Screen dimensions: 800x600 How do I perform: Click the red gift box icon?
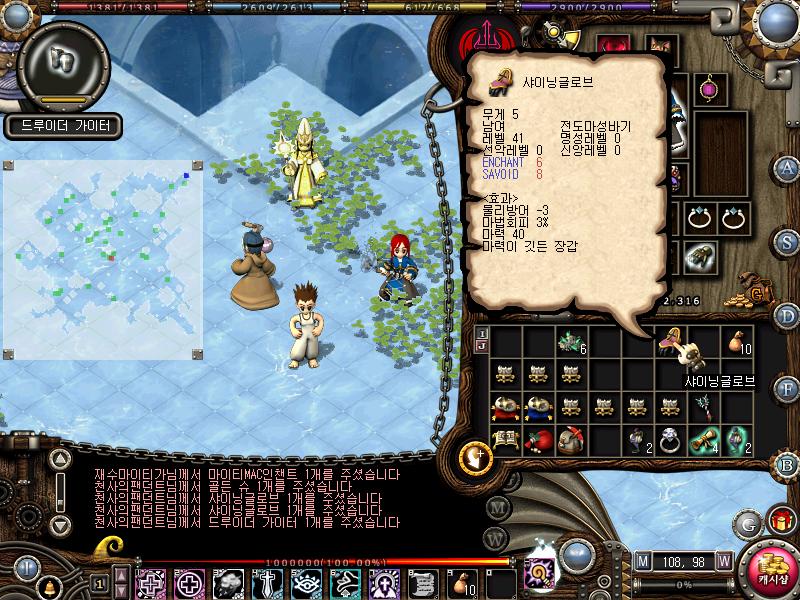[778, 521]
